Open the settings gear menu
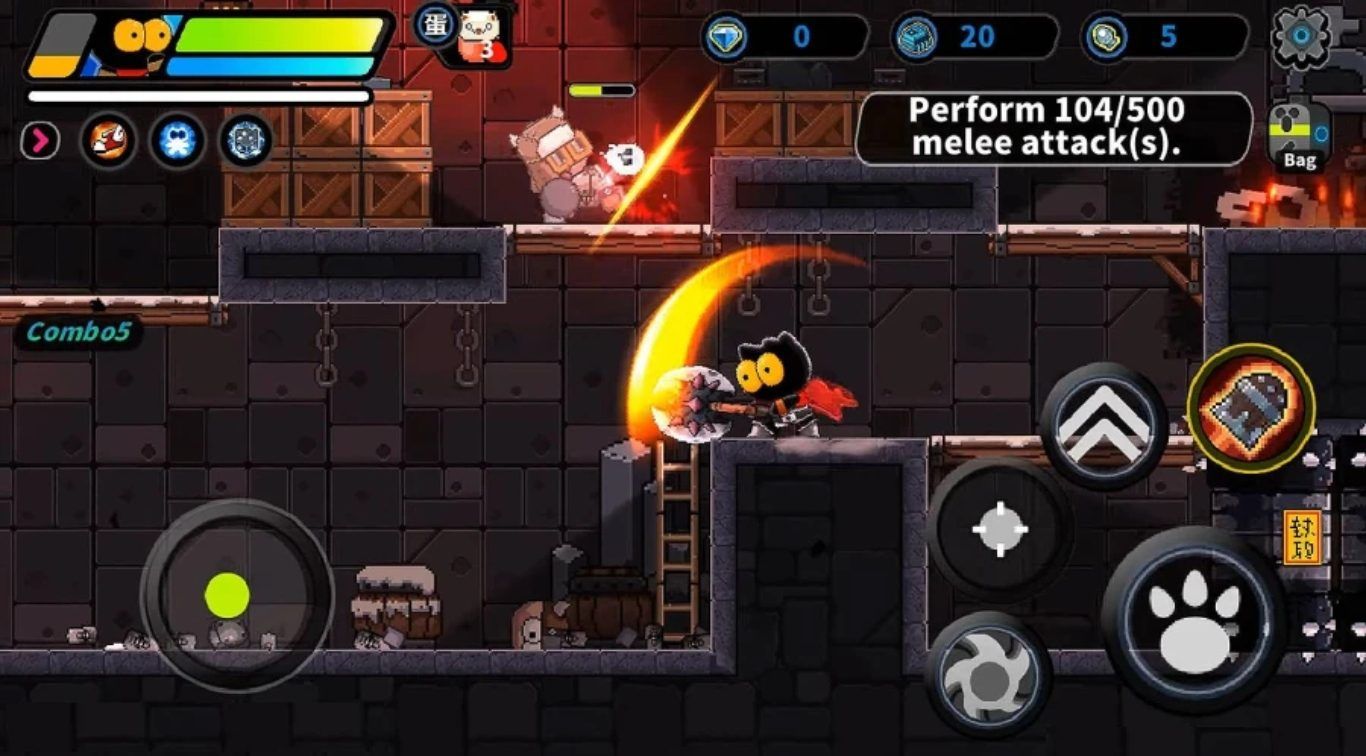The width and height of the screenshot is (1366, 756). point(1300,36)
